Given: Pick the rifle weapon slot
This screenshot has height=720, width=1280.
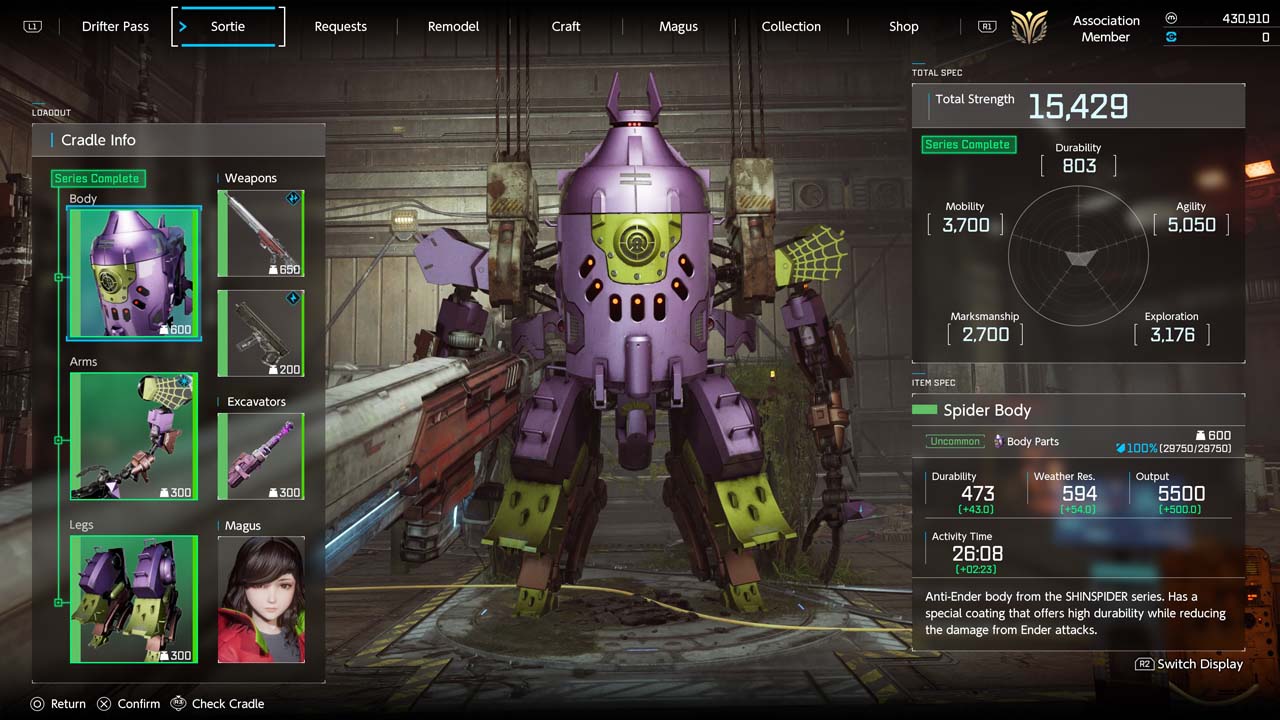Looking at the screenshot, I should (260, 233).
